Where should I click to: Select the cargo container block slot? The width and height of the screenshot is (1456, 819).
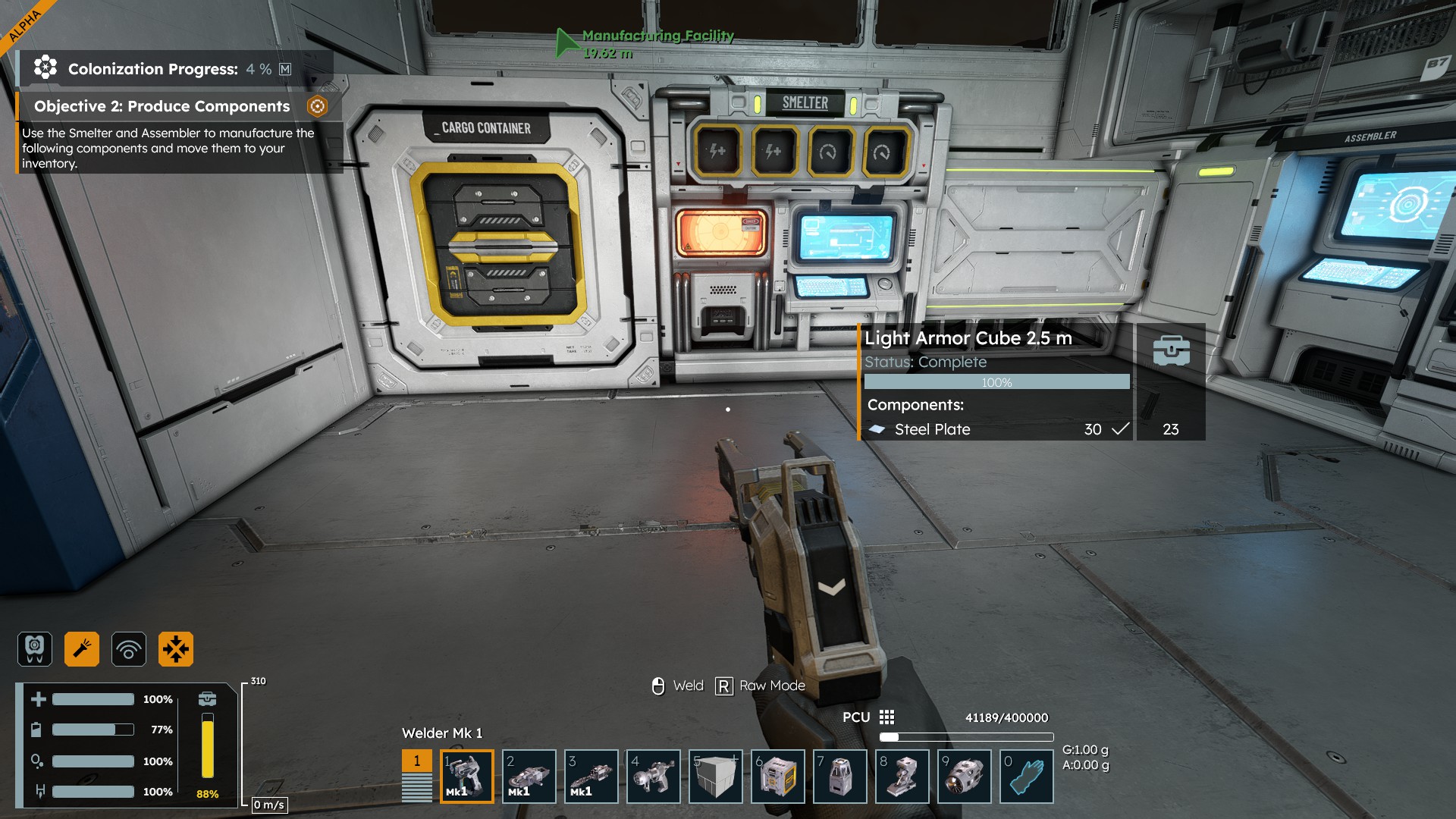777,776
